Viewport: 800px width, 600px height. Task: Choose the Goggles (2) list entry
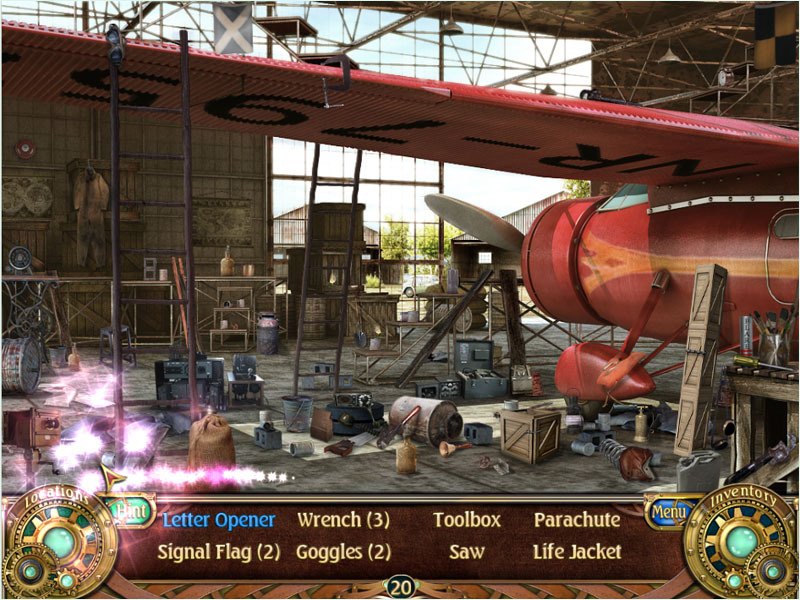pos(343,552)
